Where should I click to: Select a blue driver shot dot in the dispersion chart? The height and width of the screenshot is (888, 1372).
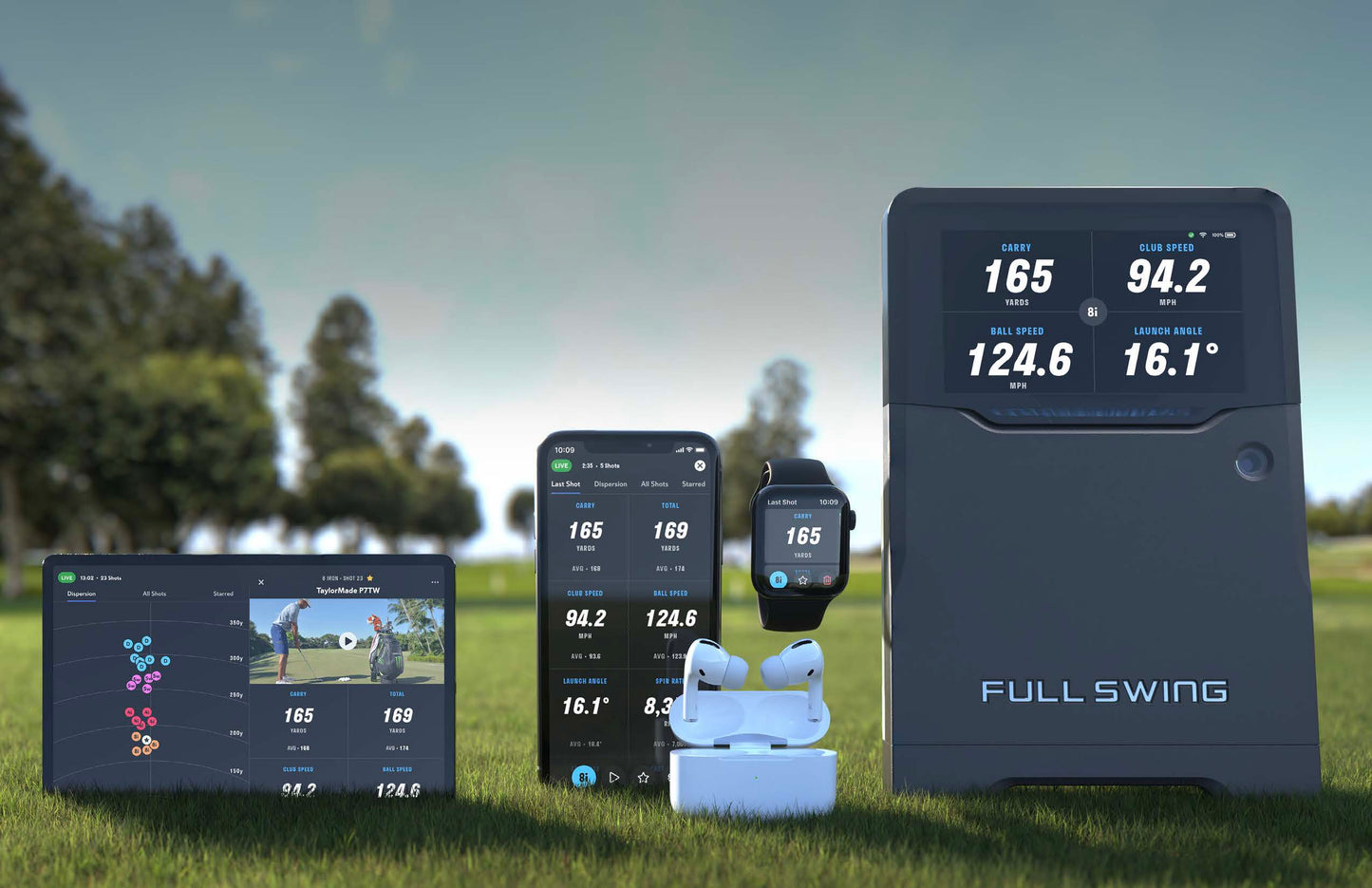146,641
